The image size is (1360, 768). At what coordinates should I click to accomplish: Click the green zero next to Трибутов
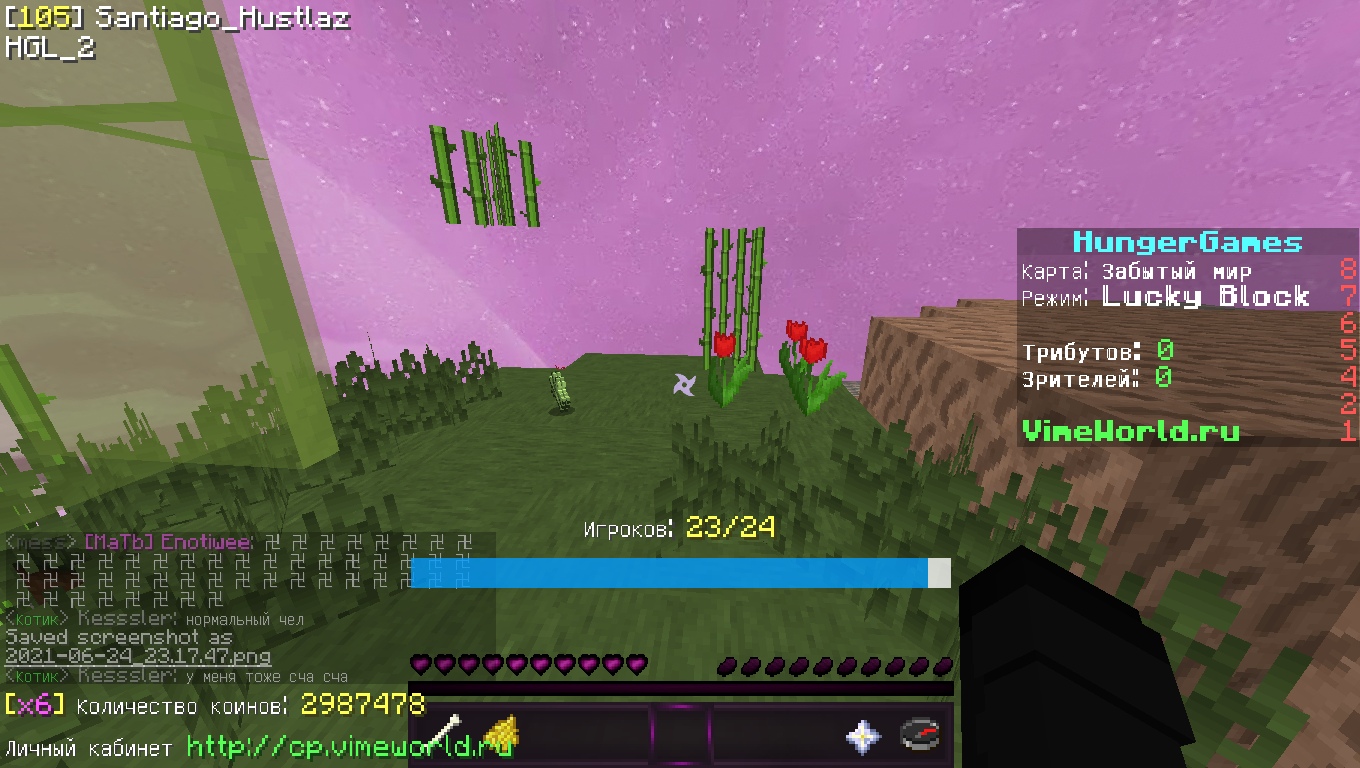coord(1165,350)
